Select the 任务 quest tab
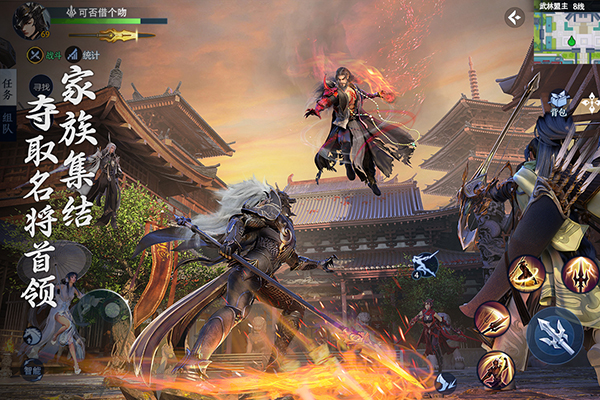600x400 pixels. (8, 89)
